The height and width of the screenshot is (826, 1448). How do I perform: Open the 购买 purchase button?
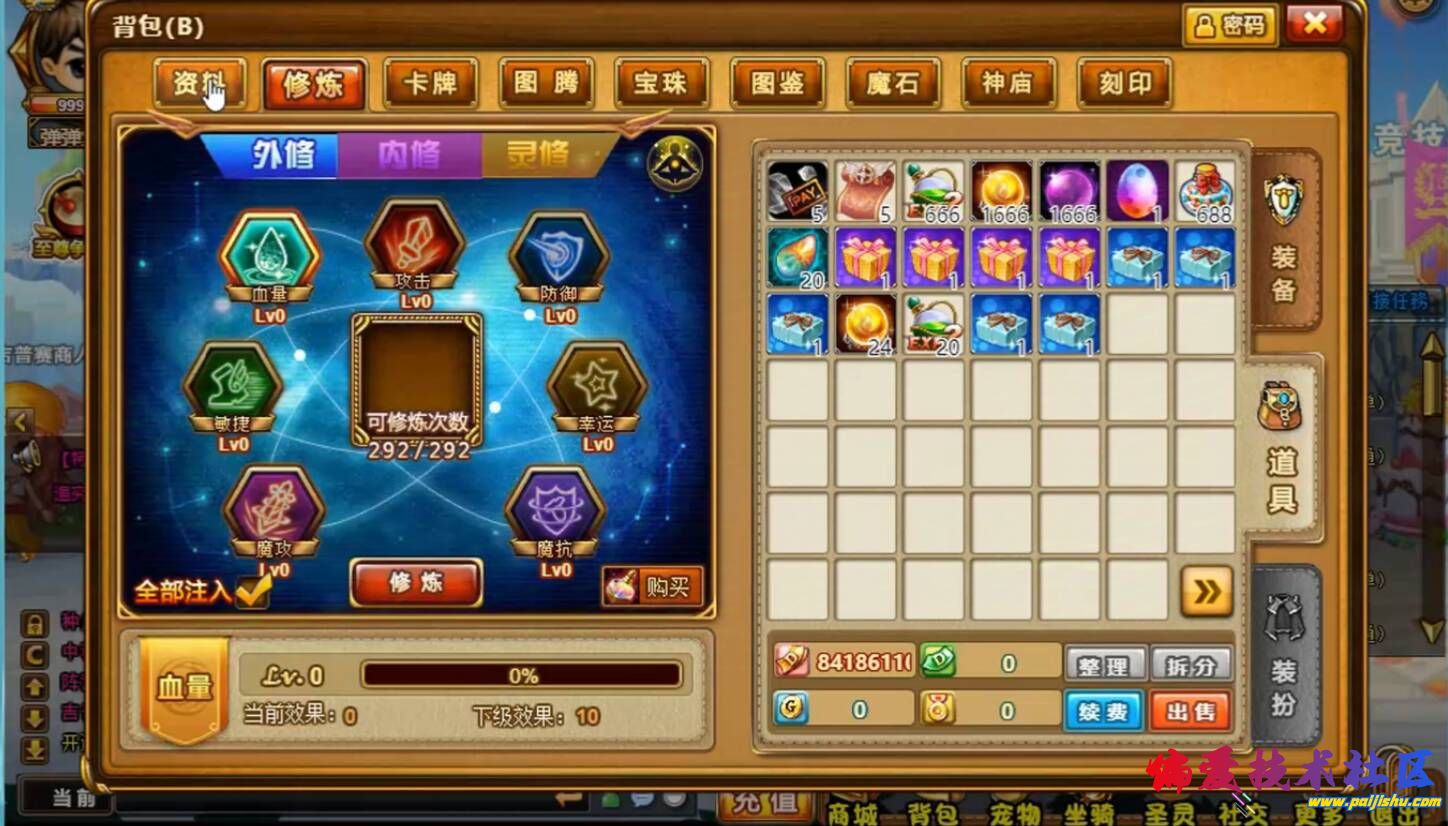(x=653, y=587)
